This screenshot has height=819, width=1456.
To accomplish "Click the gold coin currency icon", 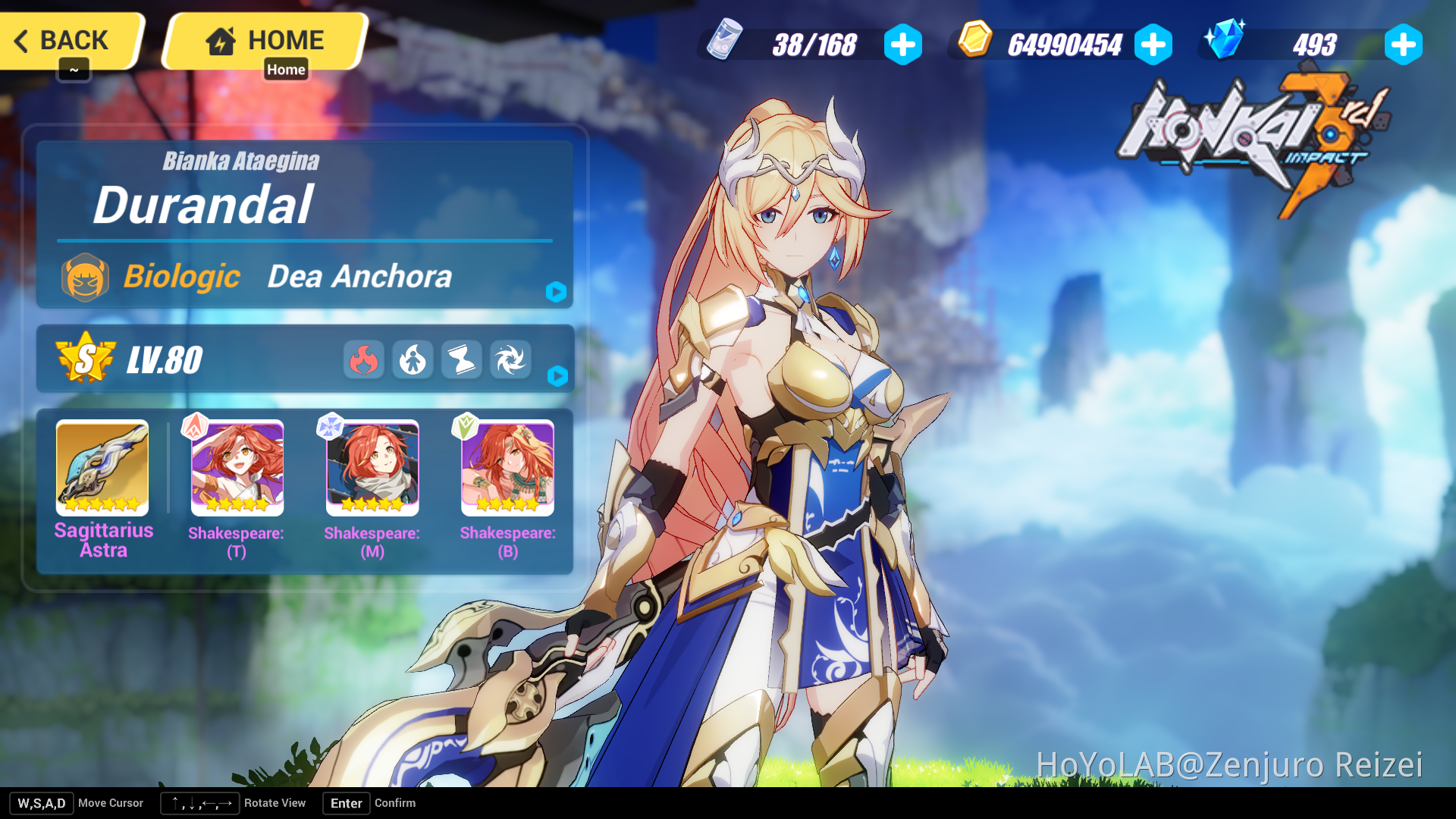I will (974, 44).
